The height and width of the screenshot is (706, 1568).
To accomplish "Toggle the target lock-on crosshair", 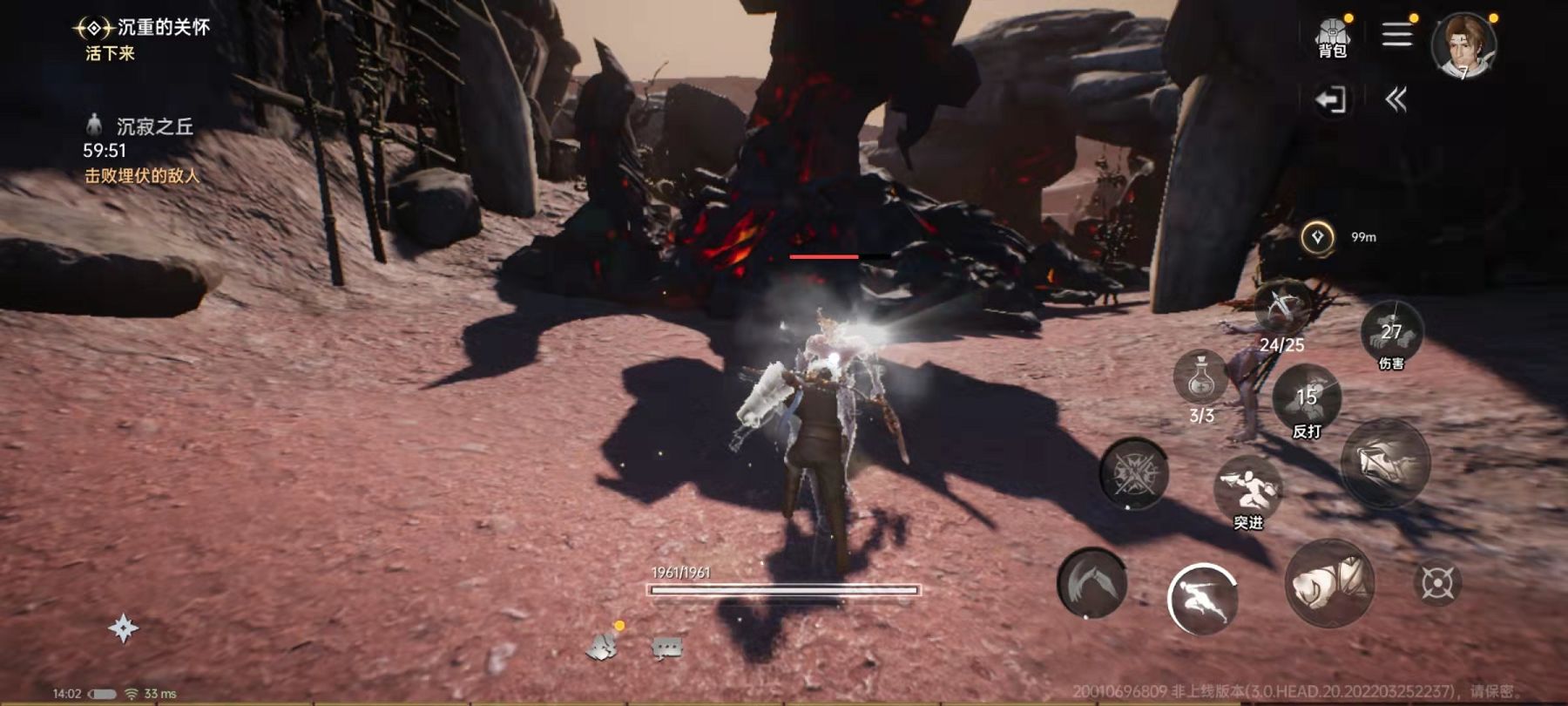I will pyautogui.click(x=1437, y=583).
